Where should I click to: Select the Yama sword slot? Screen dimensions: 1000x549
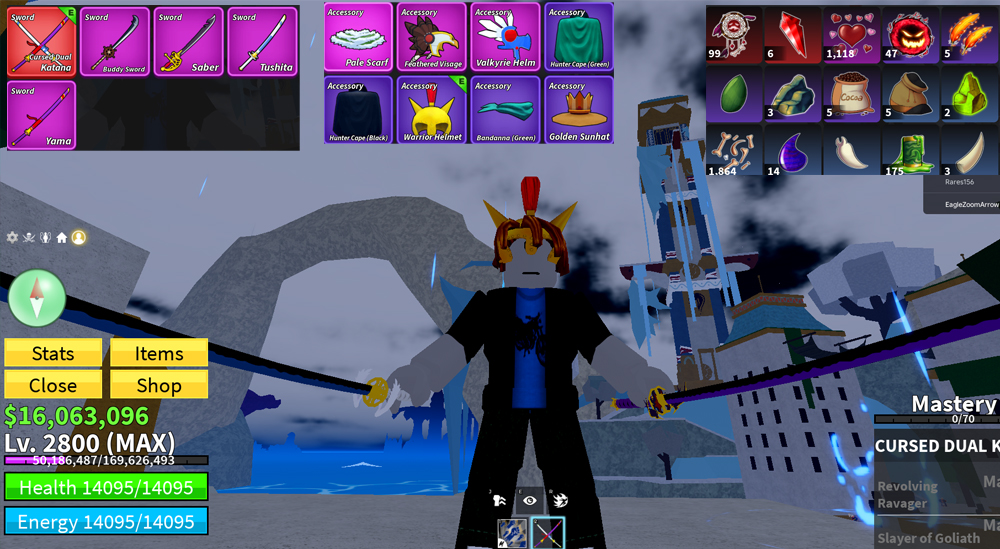pos(42,115)
